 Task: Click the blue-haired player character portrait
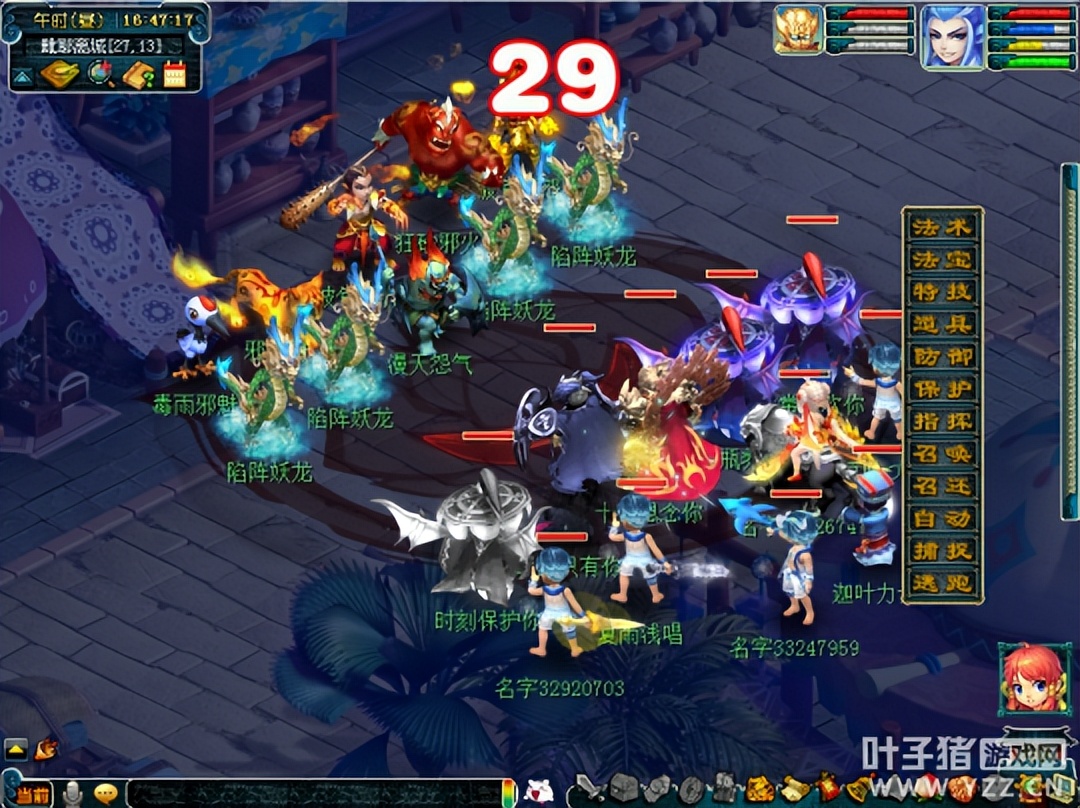click(951, 37)
